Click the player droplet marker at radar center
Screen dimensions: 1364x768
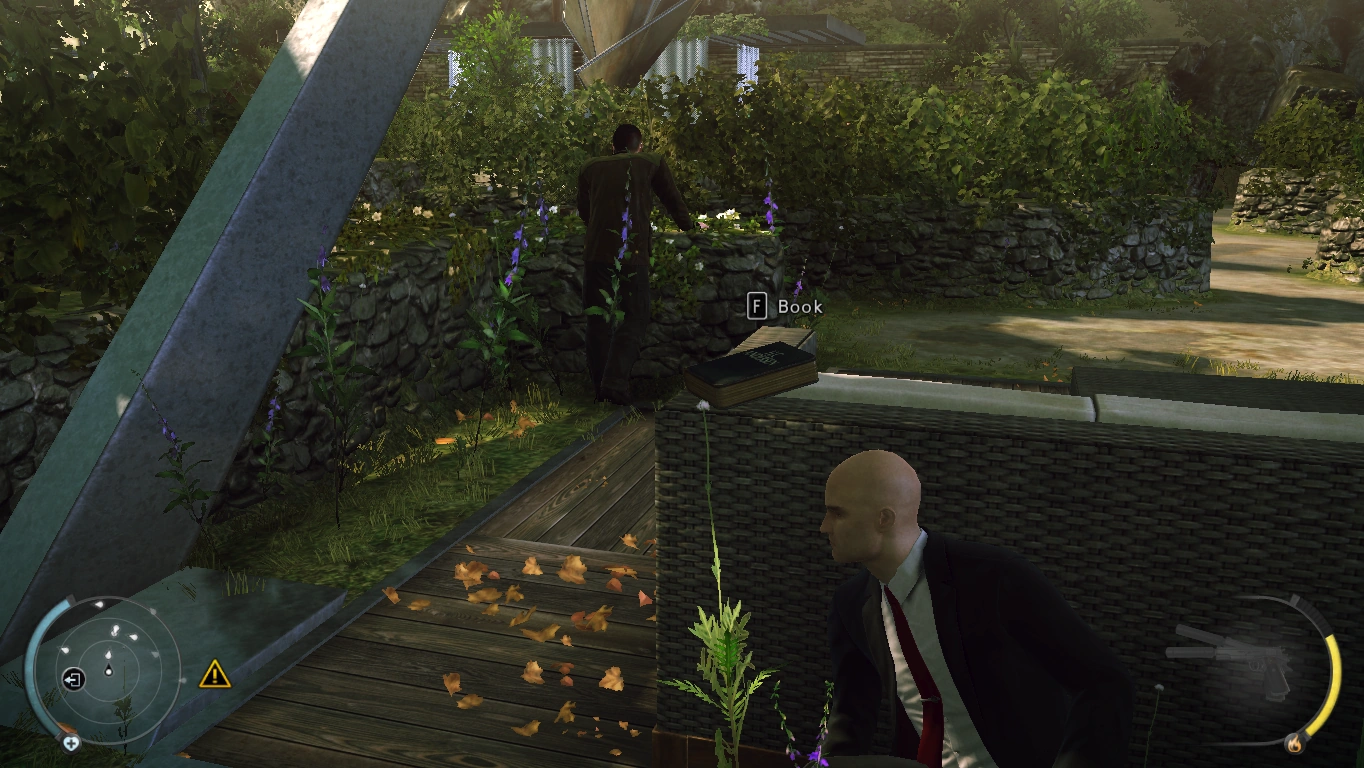109,669
